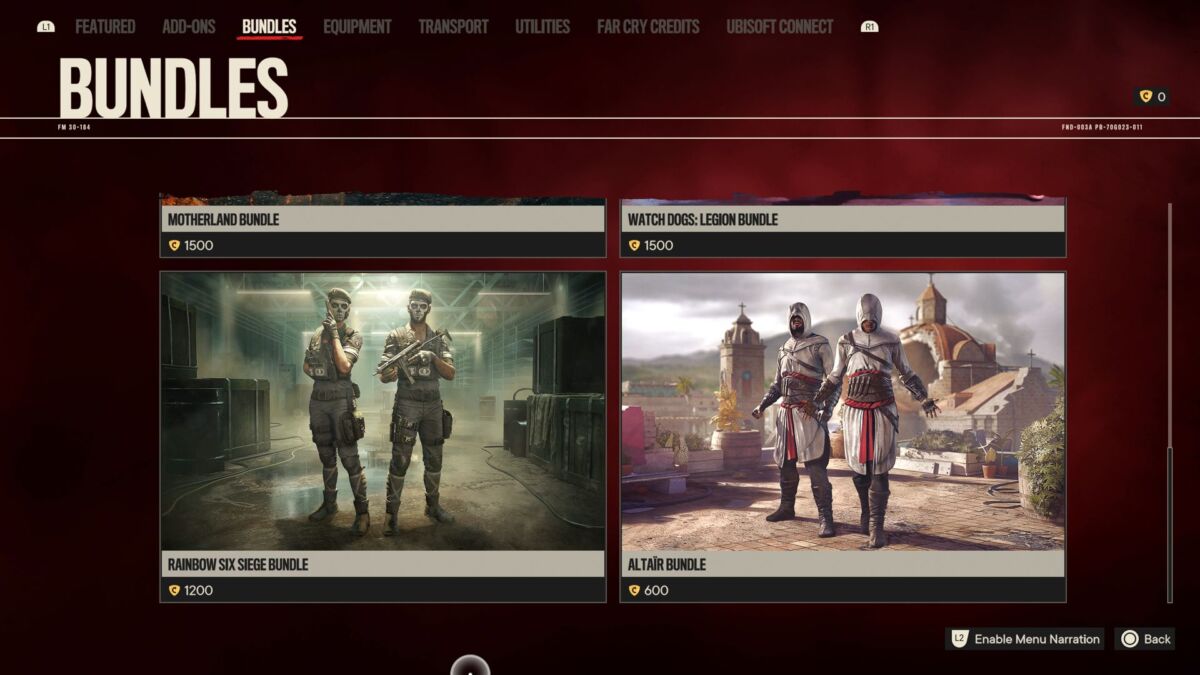
Task: Switch to the Featured tab
Action: 105,27
